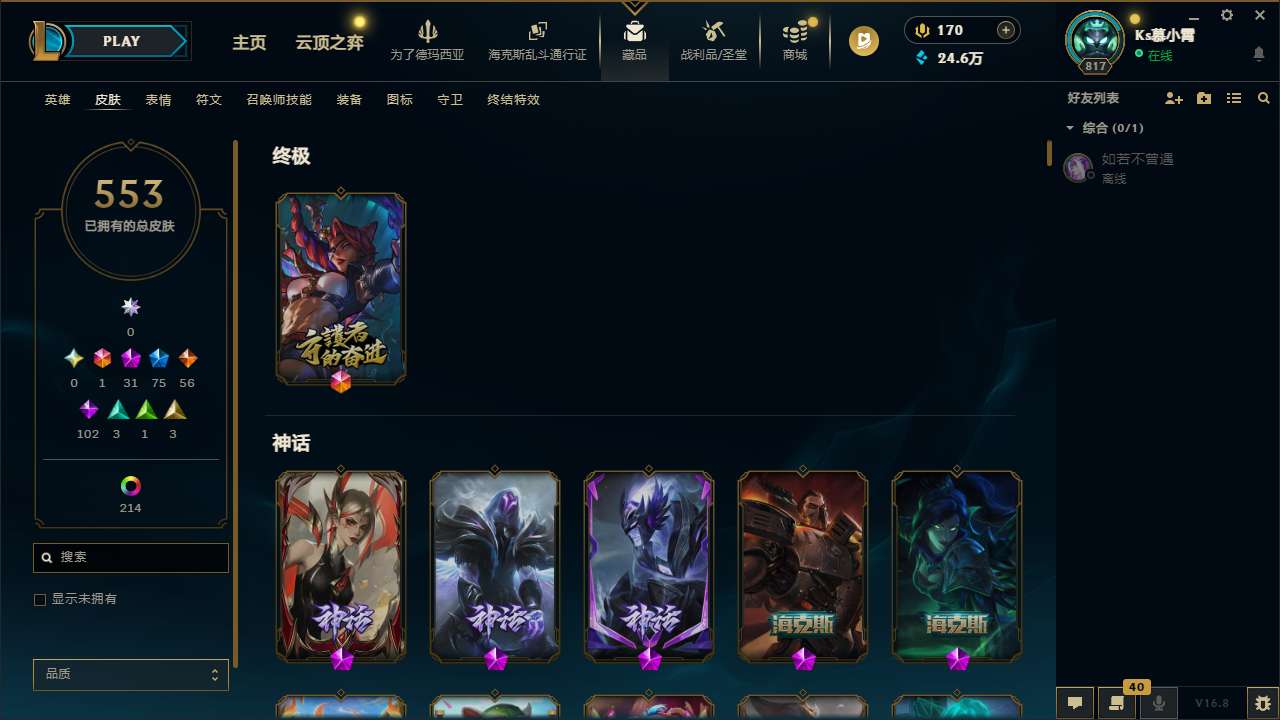The height and width of the screenshot is (720, 1280).
Task: Open the 为了德玛西亚 event icon
Action: 428,40
